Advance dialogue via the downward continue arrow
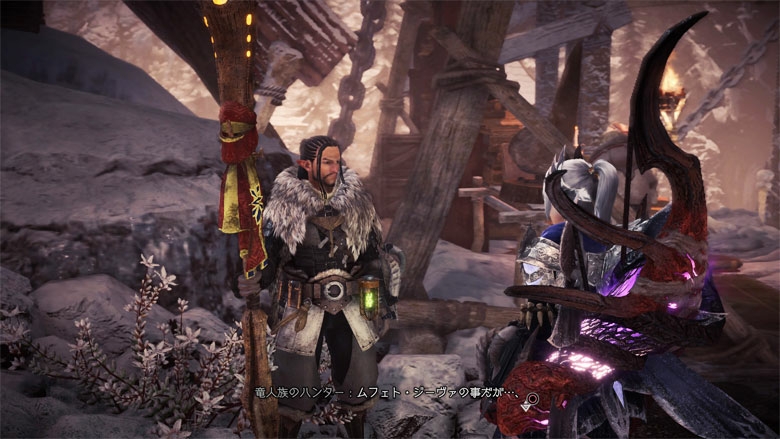 [525, 408]
